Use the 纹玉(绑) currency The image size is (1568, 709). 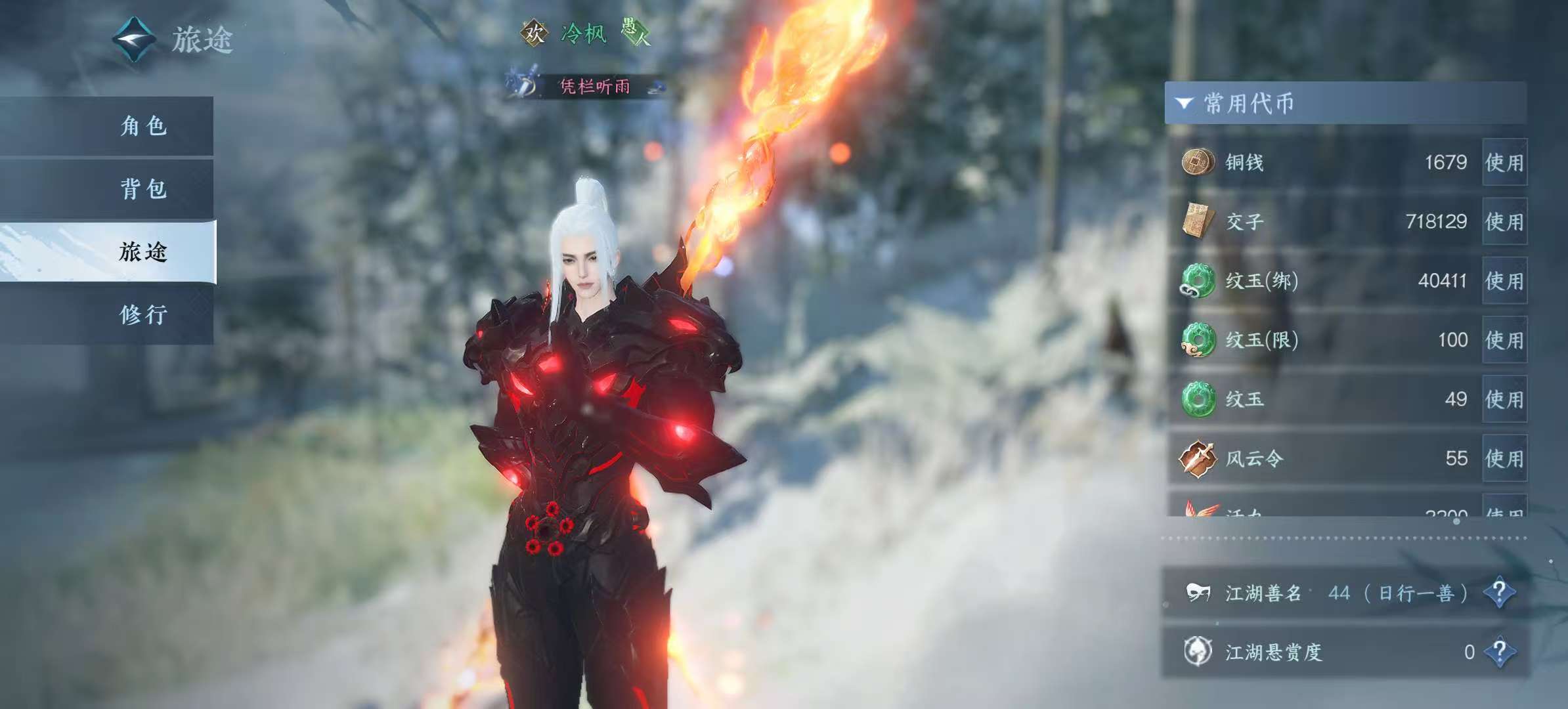pyautogui.click(x=1504, y=281)
